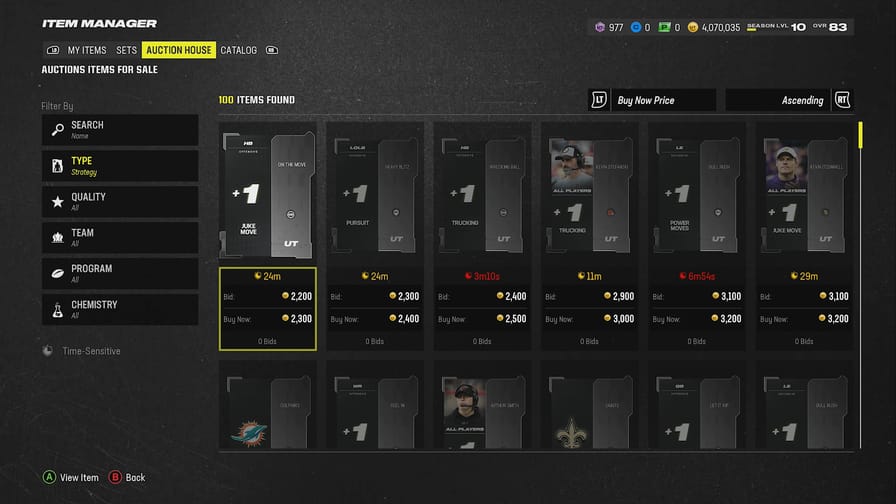Click the auction list scrollbar
The image size is (896, 504).
point(860,135)
